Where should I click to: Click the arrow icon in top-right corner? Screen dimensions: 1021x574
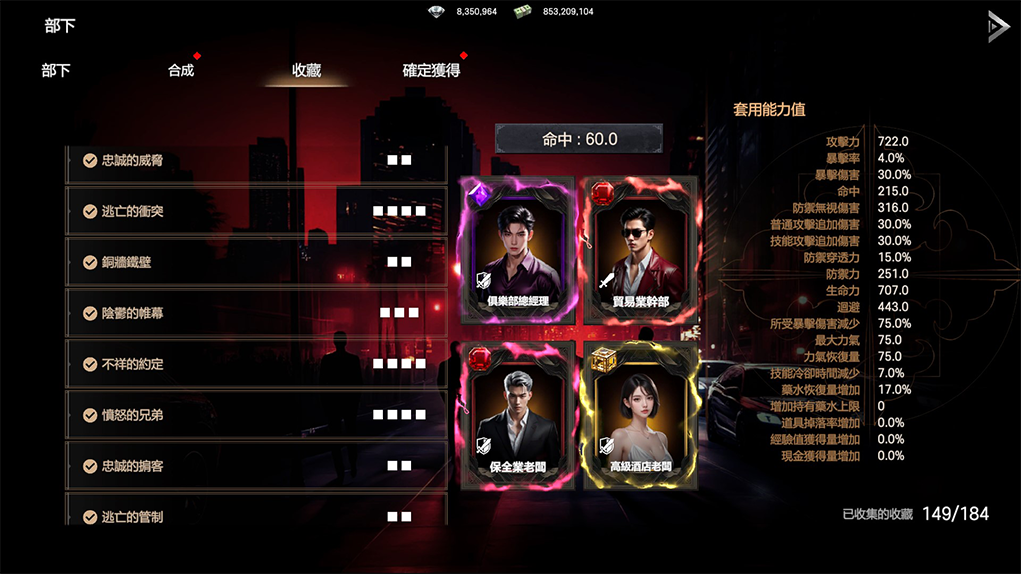pyautogui.click(x=997, y=26)
